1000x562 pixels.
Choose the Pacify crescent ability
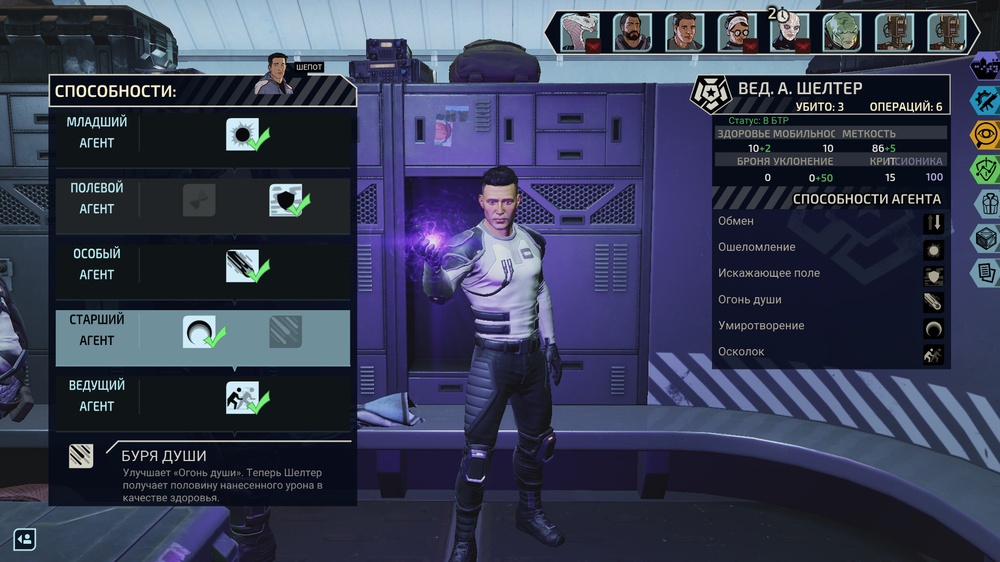199,332
